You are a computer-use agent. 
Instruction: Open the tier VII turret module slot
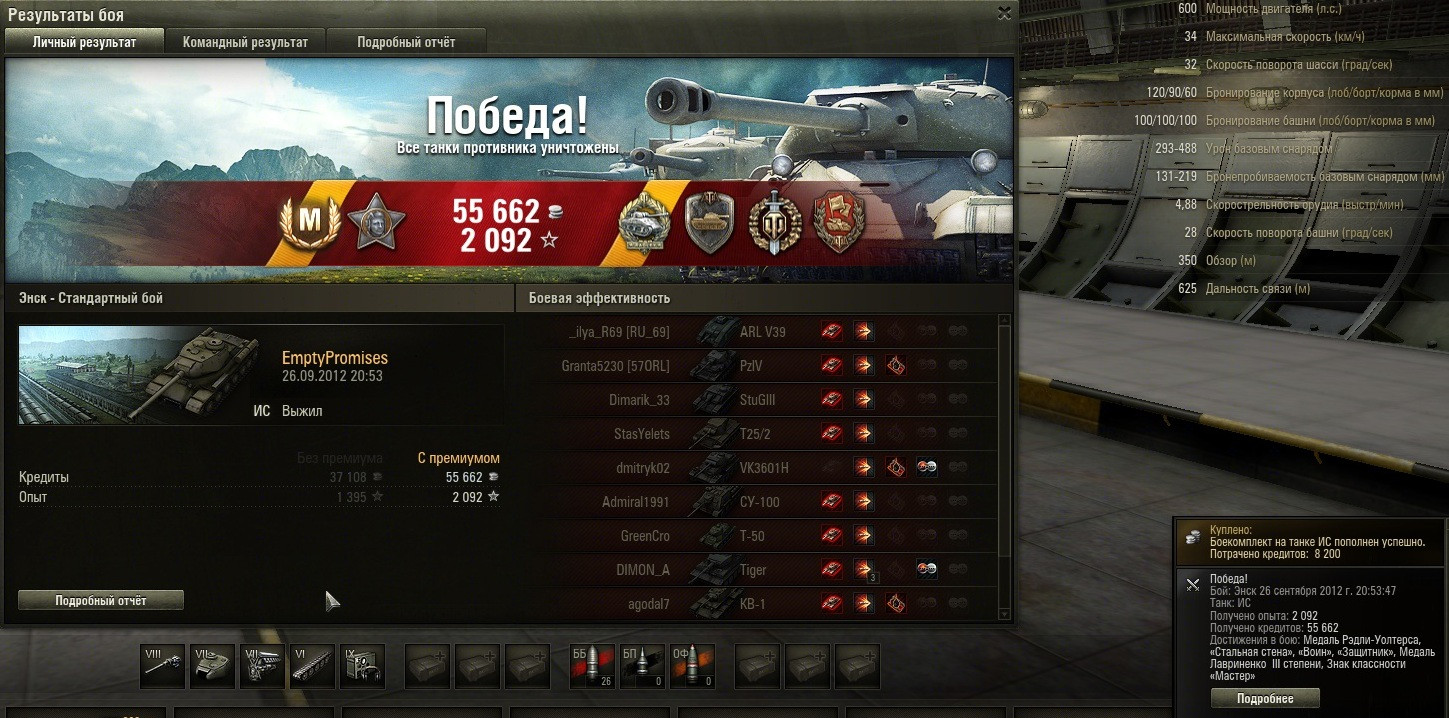click(x=212, y=666)
